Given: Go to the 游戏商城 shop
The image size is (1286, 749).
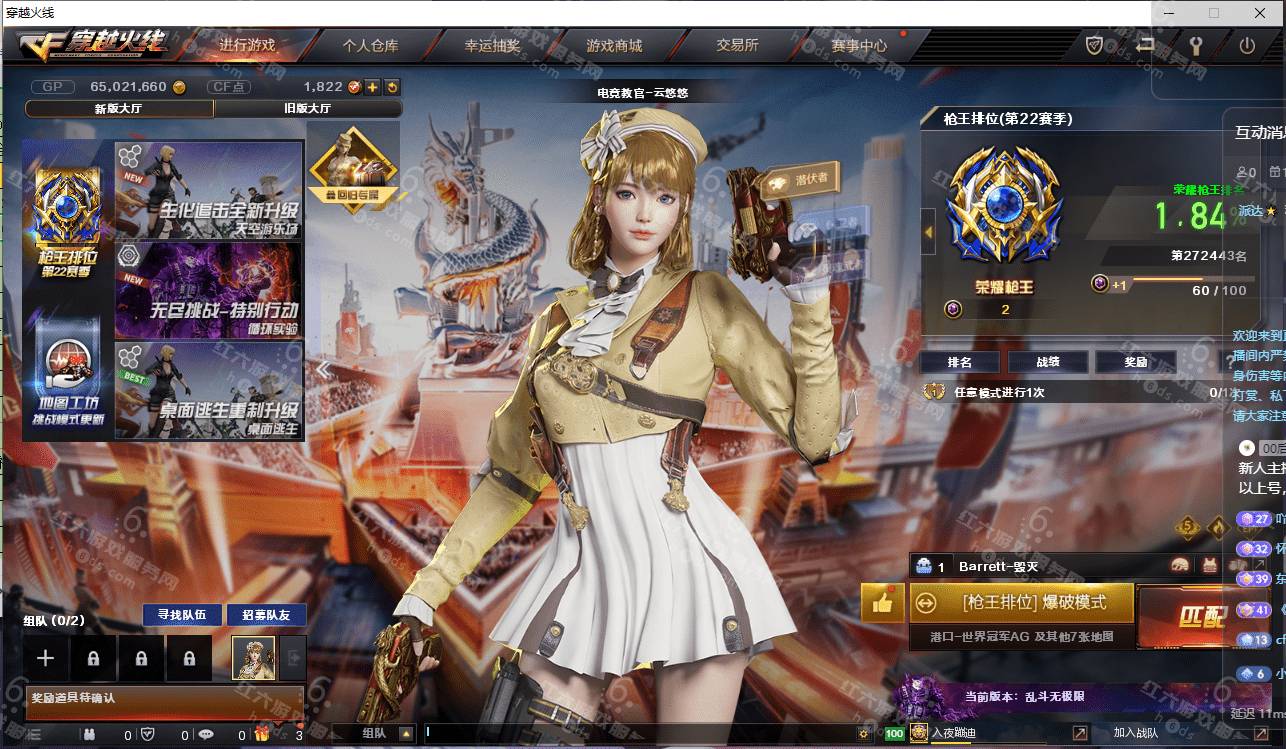Looking at the screenshot, I should pos(614,45).
